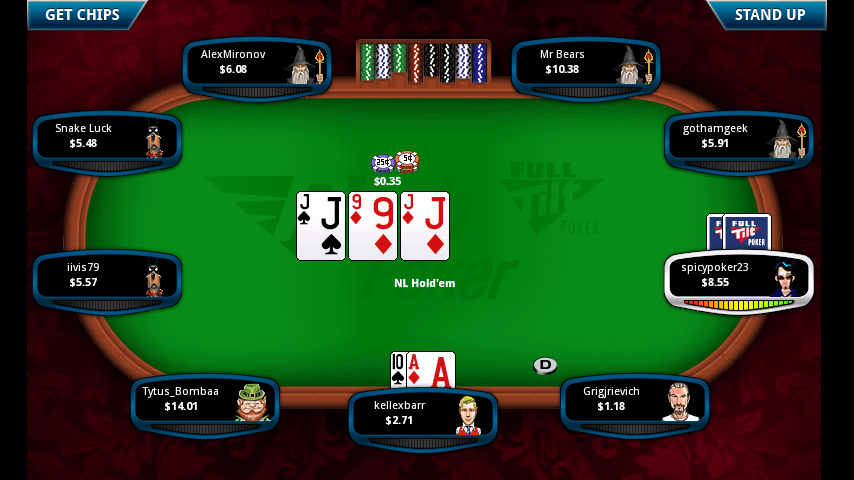
Task: Select AlexMironov's player seat panel
Action: 257,64
